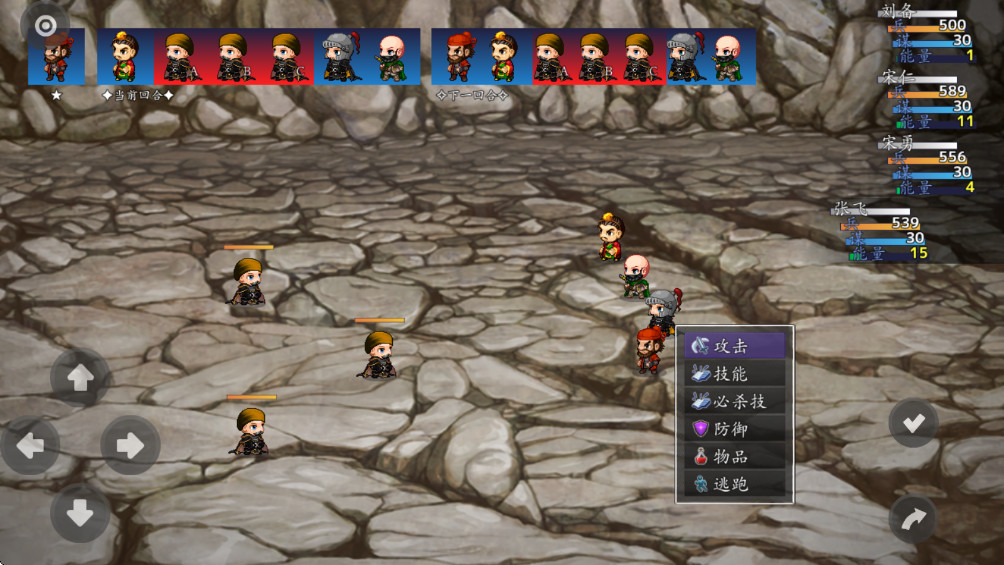Choose 必杀技 (Ultimate) command
Image resolution: width=1004 pixels, height=565 pixels.
737,401
